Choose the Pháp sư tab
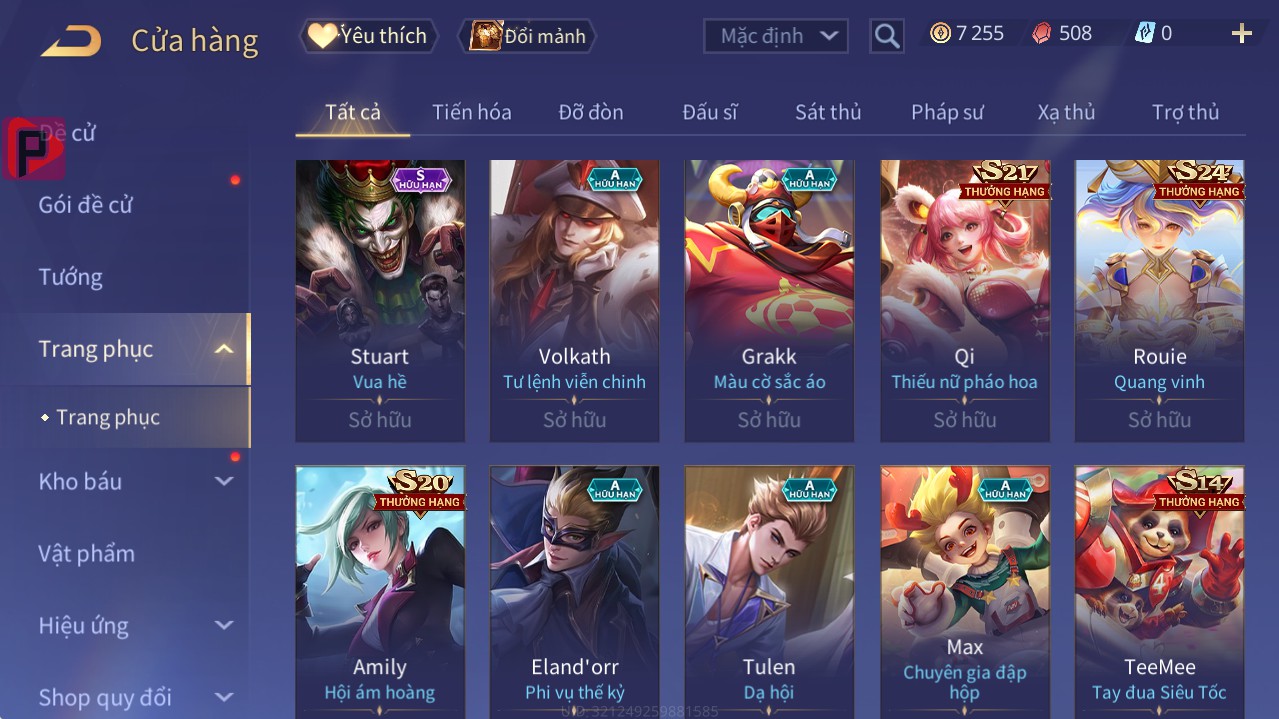The height and width of the screenshot is (719, 1279). [947, 112]
